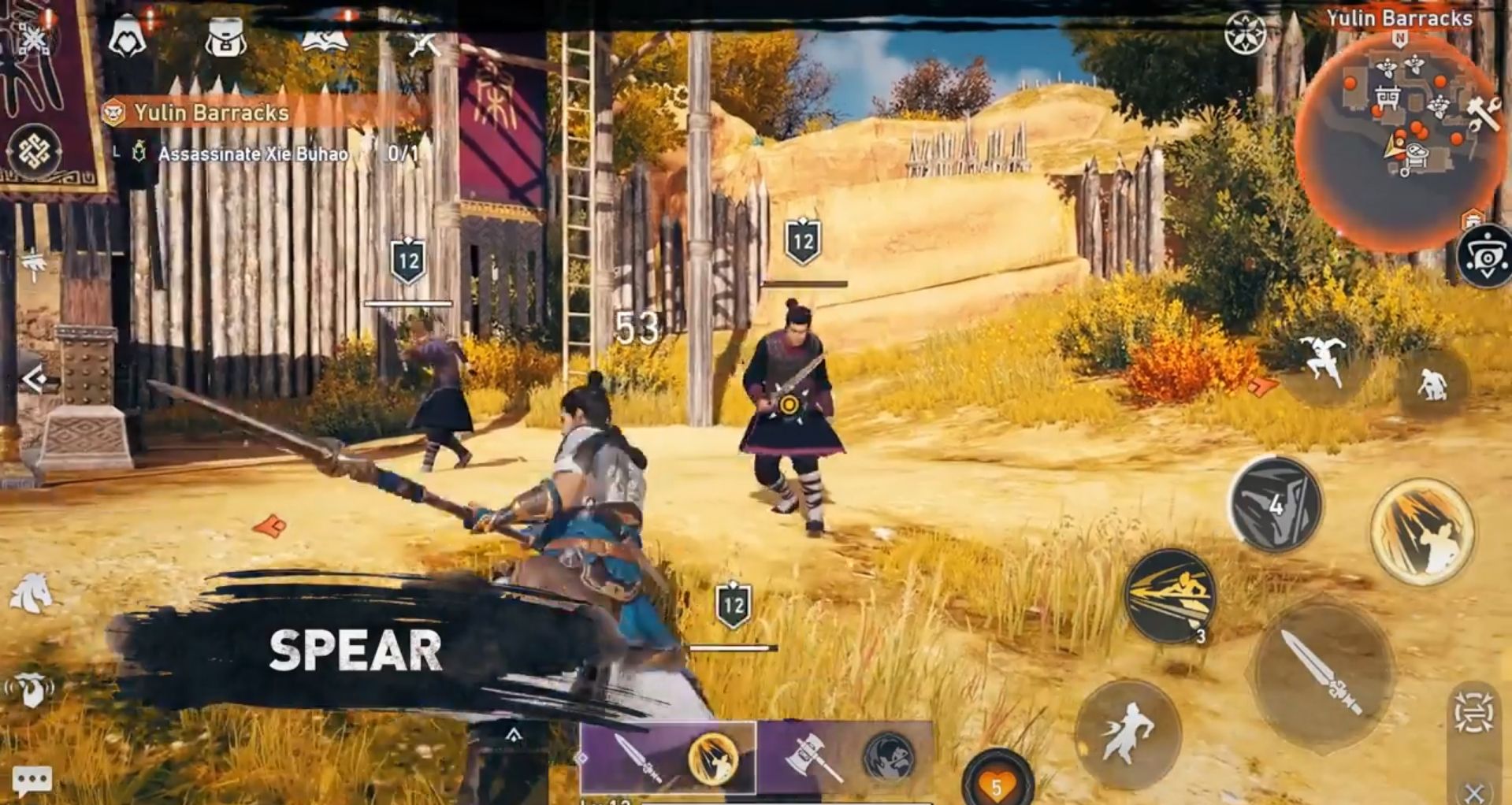Image resolution: width=1512 pixels, height=805 pixels.
Task: Switch to the axe weapon slot
Action: (x=844, y=758)
